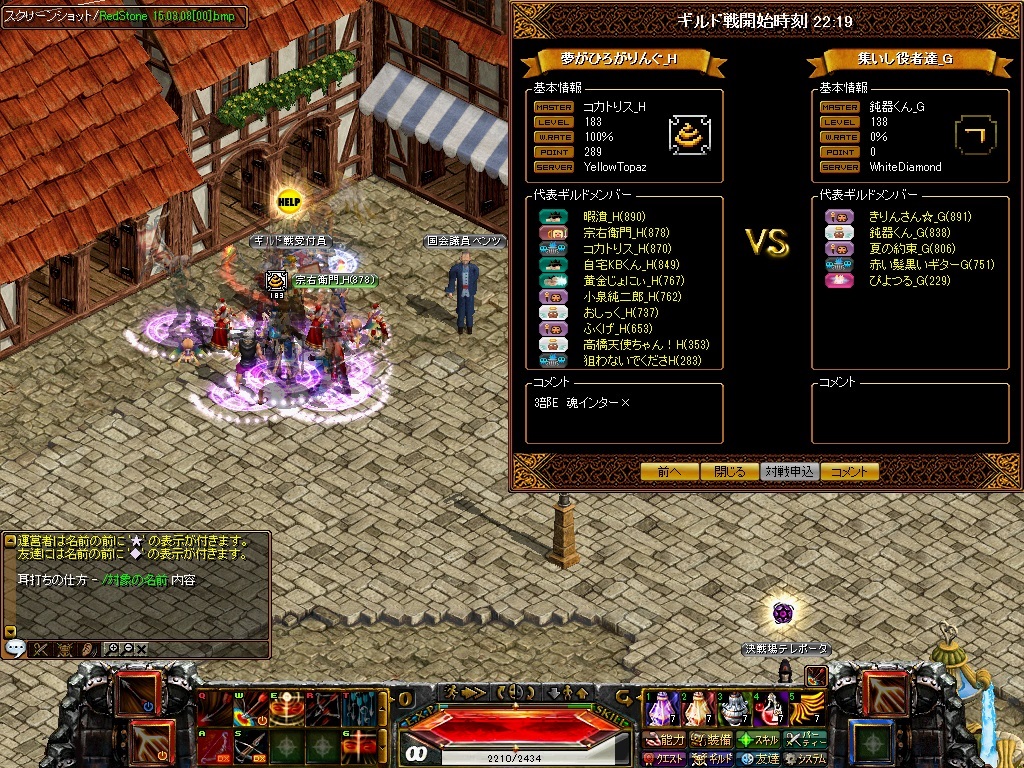
Task: Open the パーティー party menu
Action: 806,740
